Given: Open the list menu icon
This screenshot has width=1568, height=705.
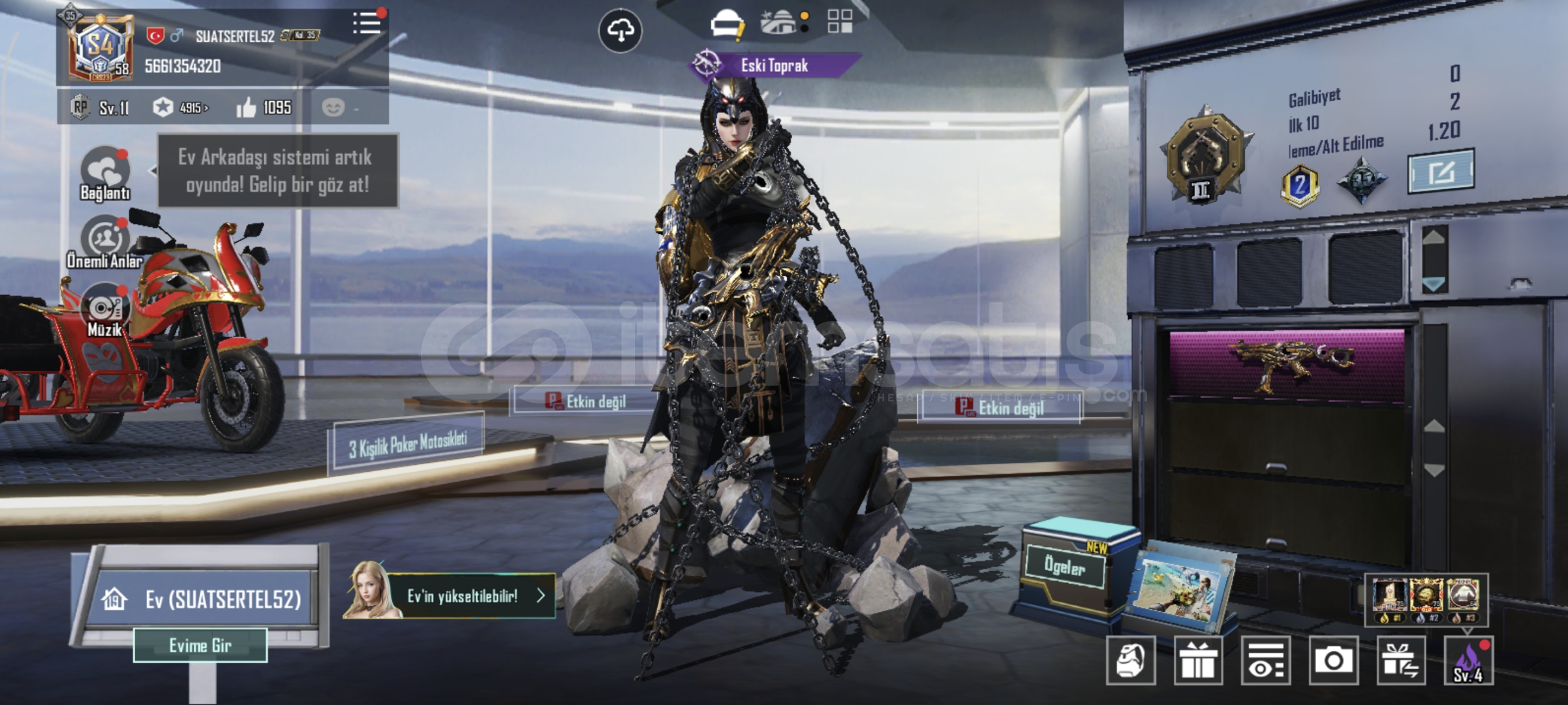Looking at the screenshot, I should (367, 23).
